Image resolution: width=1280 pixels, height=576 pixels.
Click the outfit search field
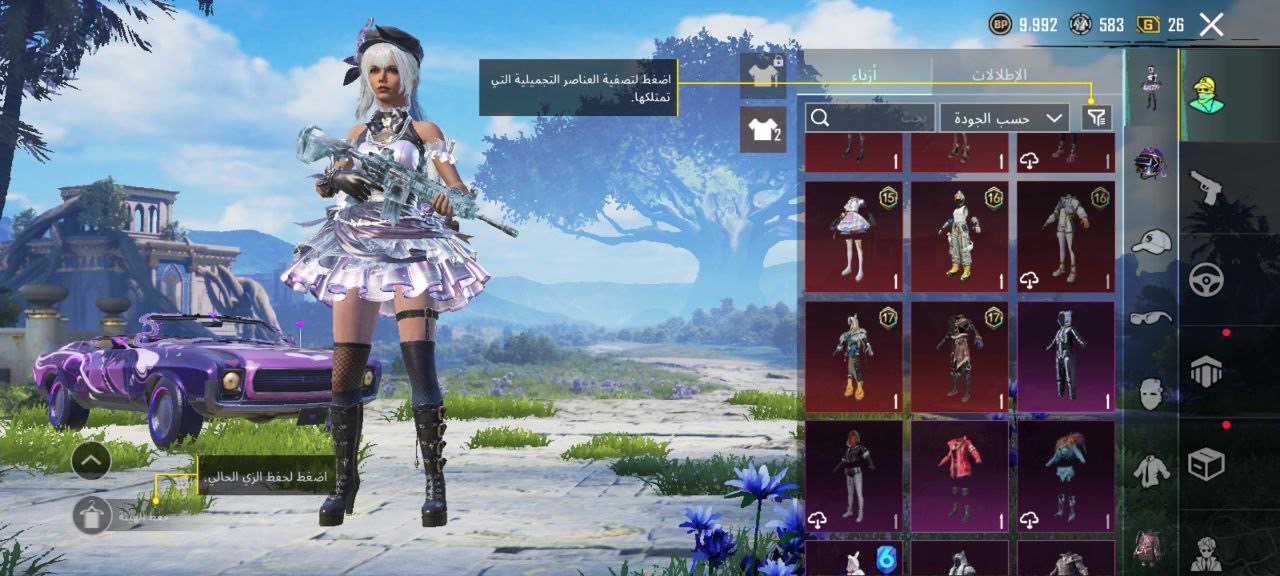(x=870, y=118)
